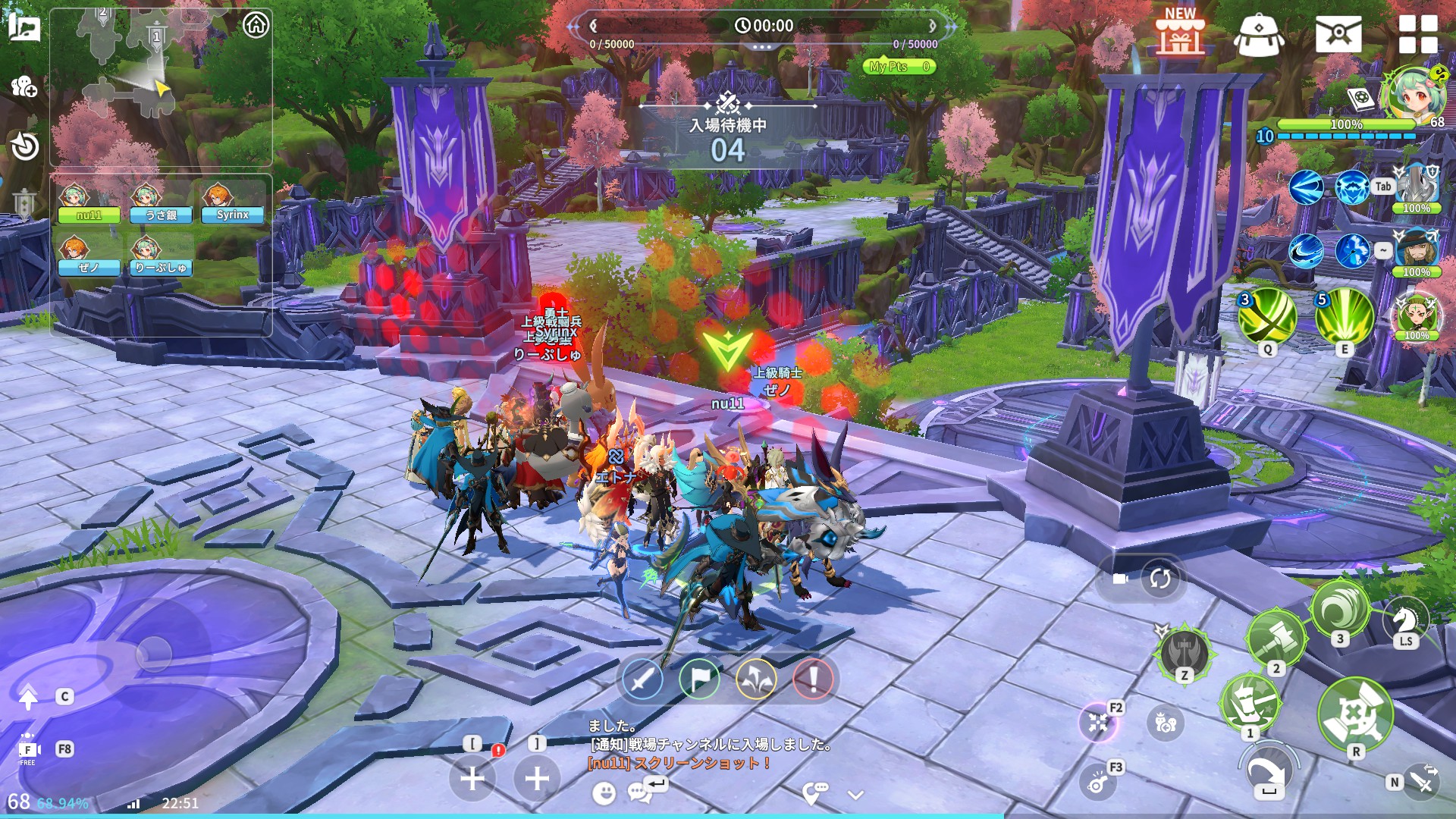Open the mail envelope

(1338, 35)
